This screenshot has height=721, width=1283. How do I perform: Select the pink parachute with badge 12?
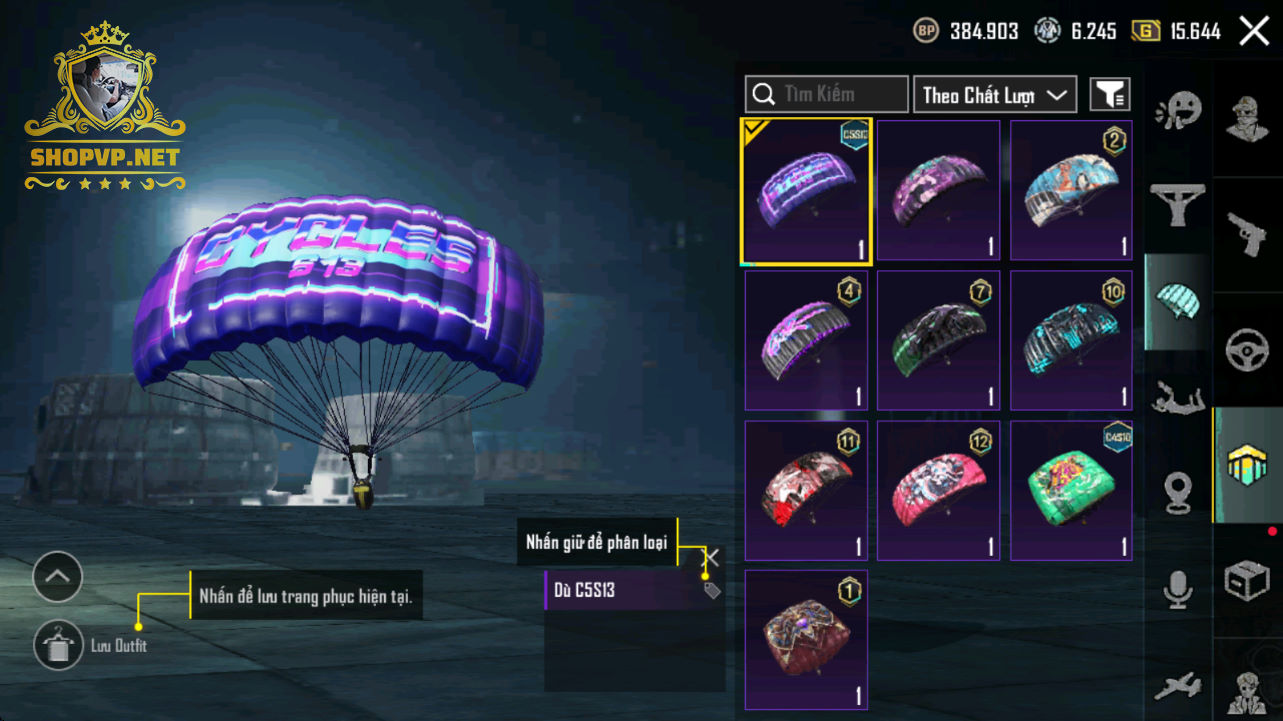(x=938, y=490)
